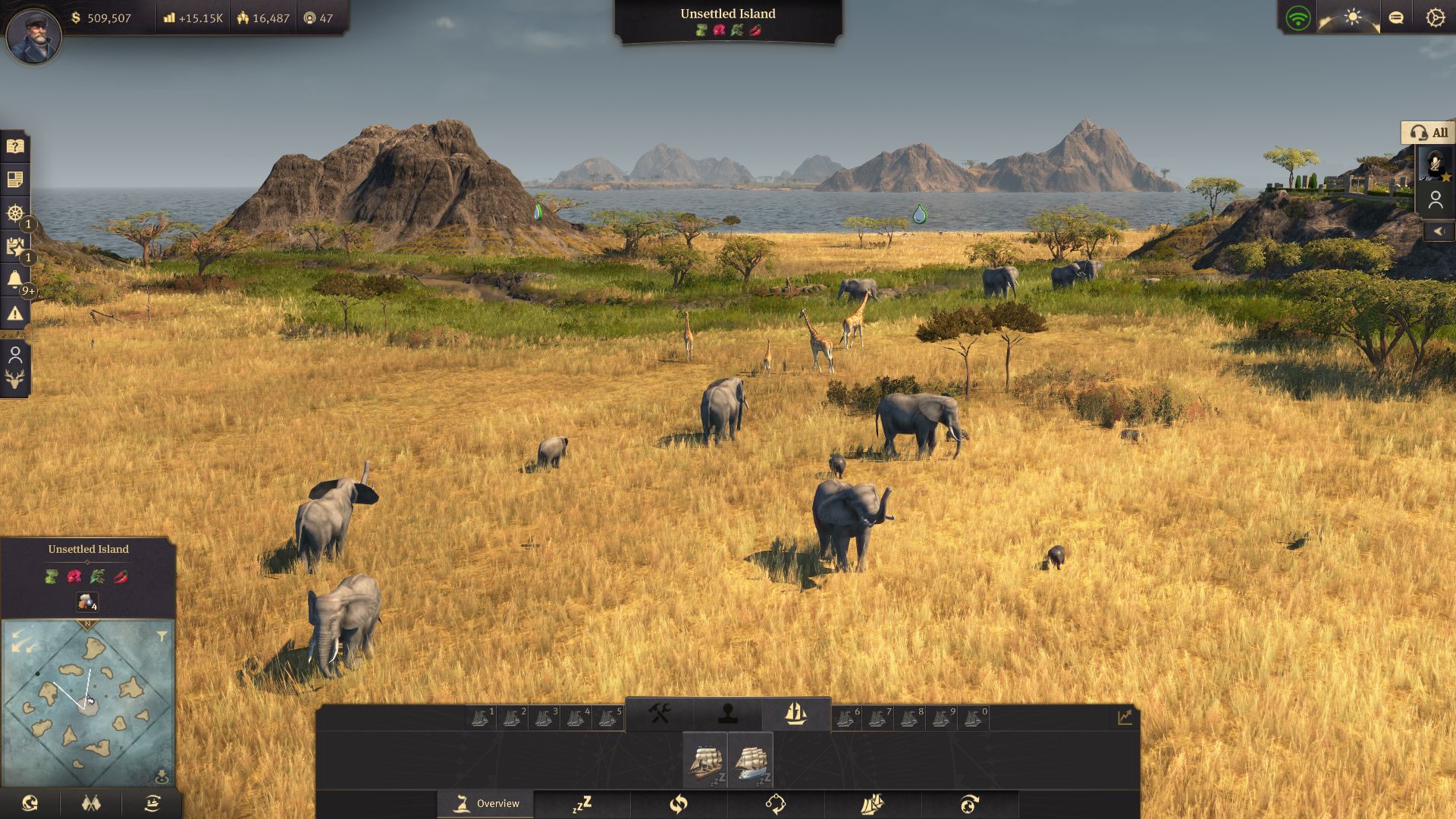
Task: Open the Overview ship filter
Action: [486, 804]
